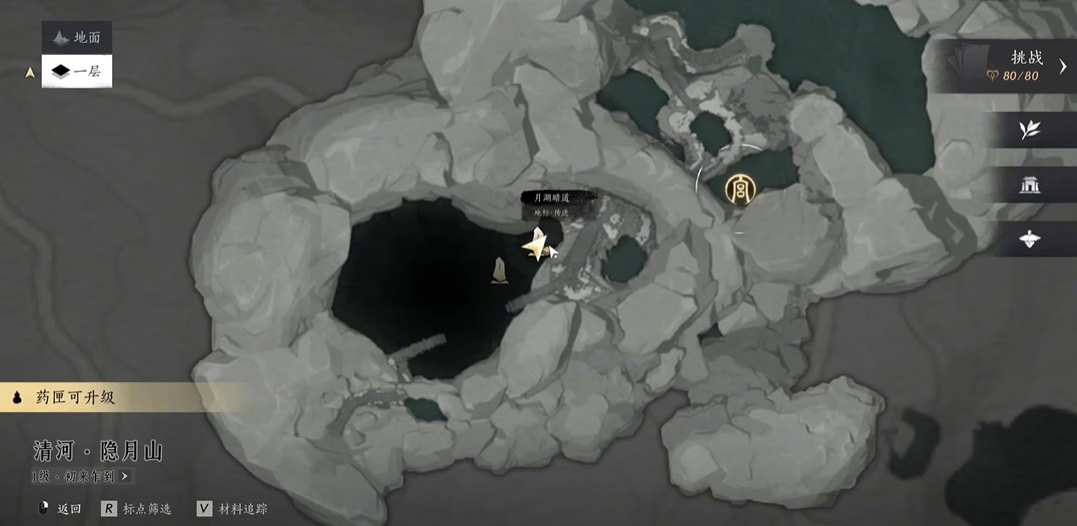The image size is (1077, 526).
Task: Switch to the 地面 ground layer
Action: pyautogui.click(x=77, y=38)
